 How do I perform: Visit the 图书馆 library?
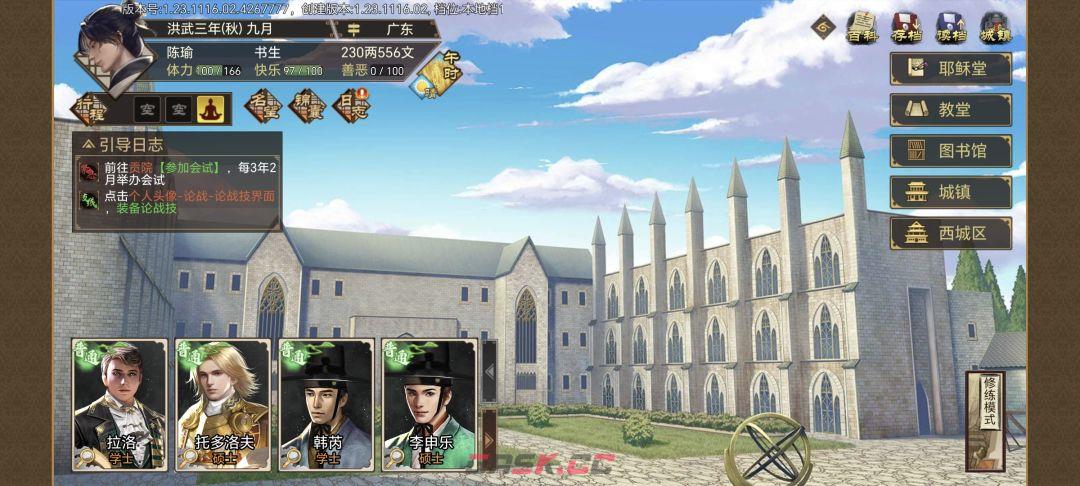[x=950, y=151]
